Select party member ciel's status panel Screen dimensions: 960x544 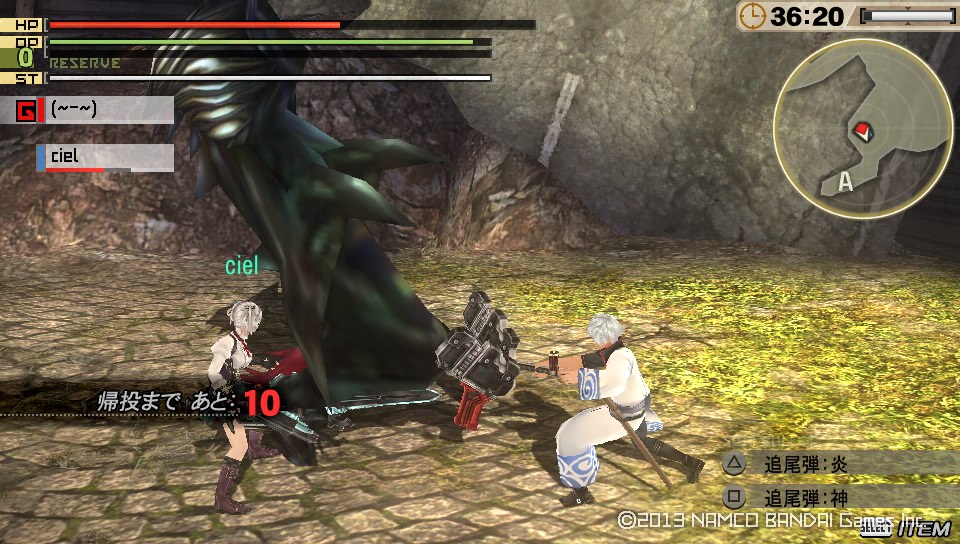coord(106,158)
